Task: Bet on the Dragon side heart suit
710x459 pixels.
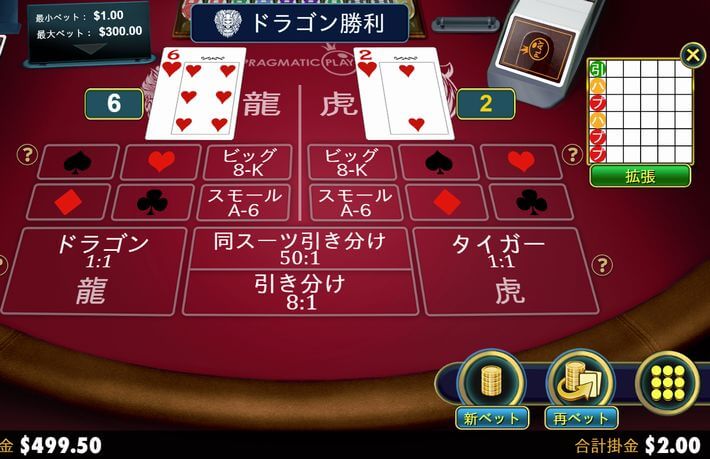Action: [160, 162]
